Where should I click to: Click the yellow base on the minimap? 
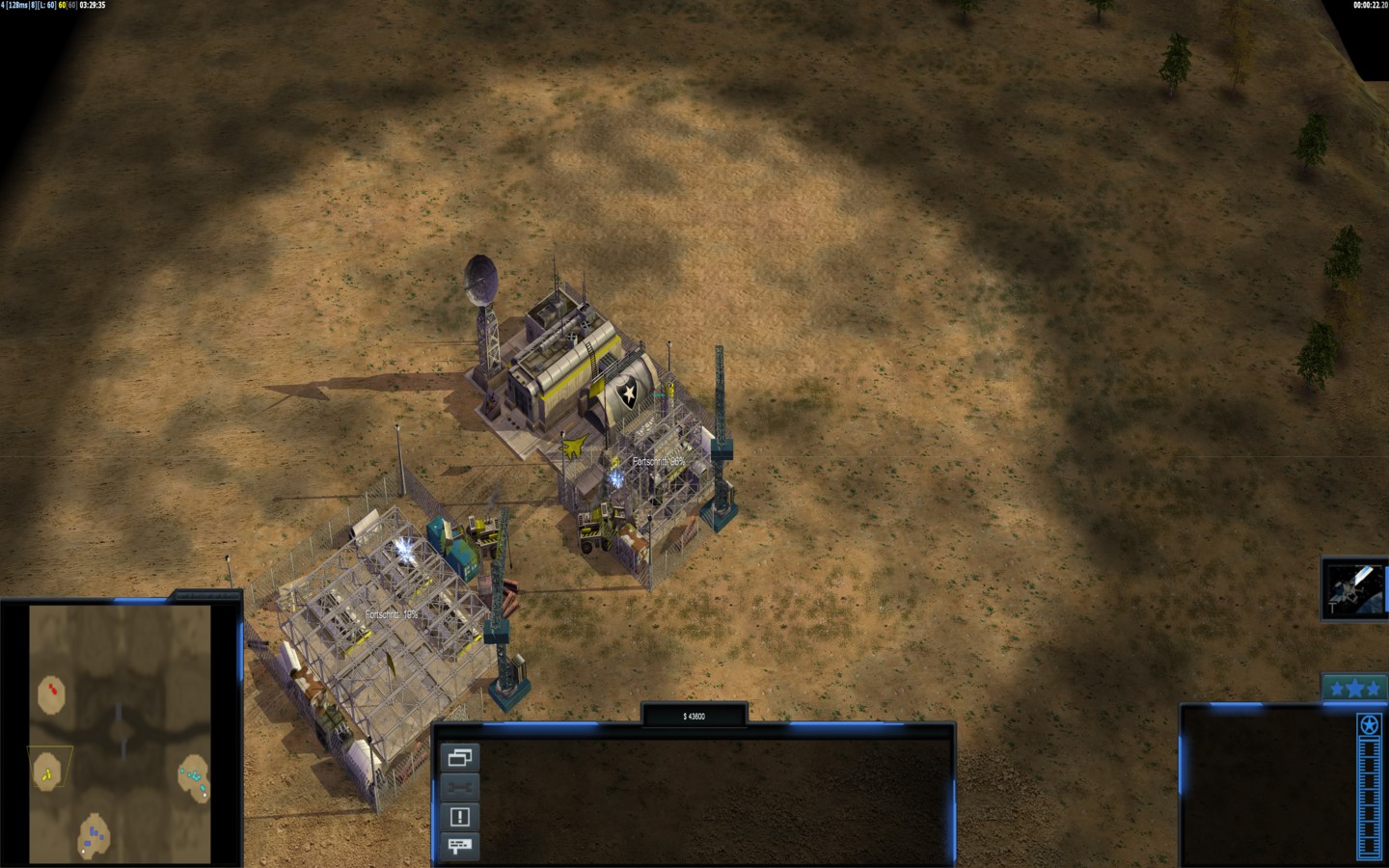pyautogui.click(x=46, y=772)
